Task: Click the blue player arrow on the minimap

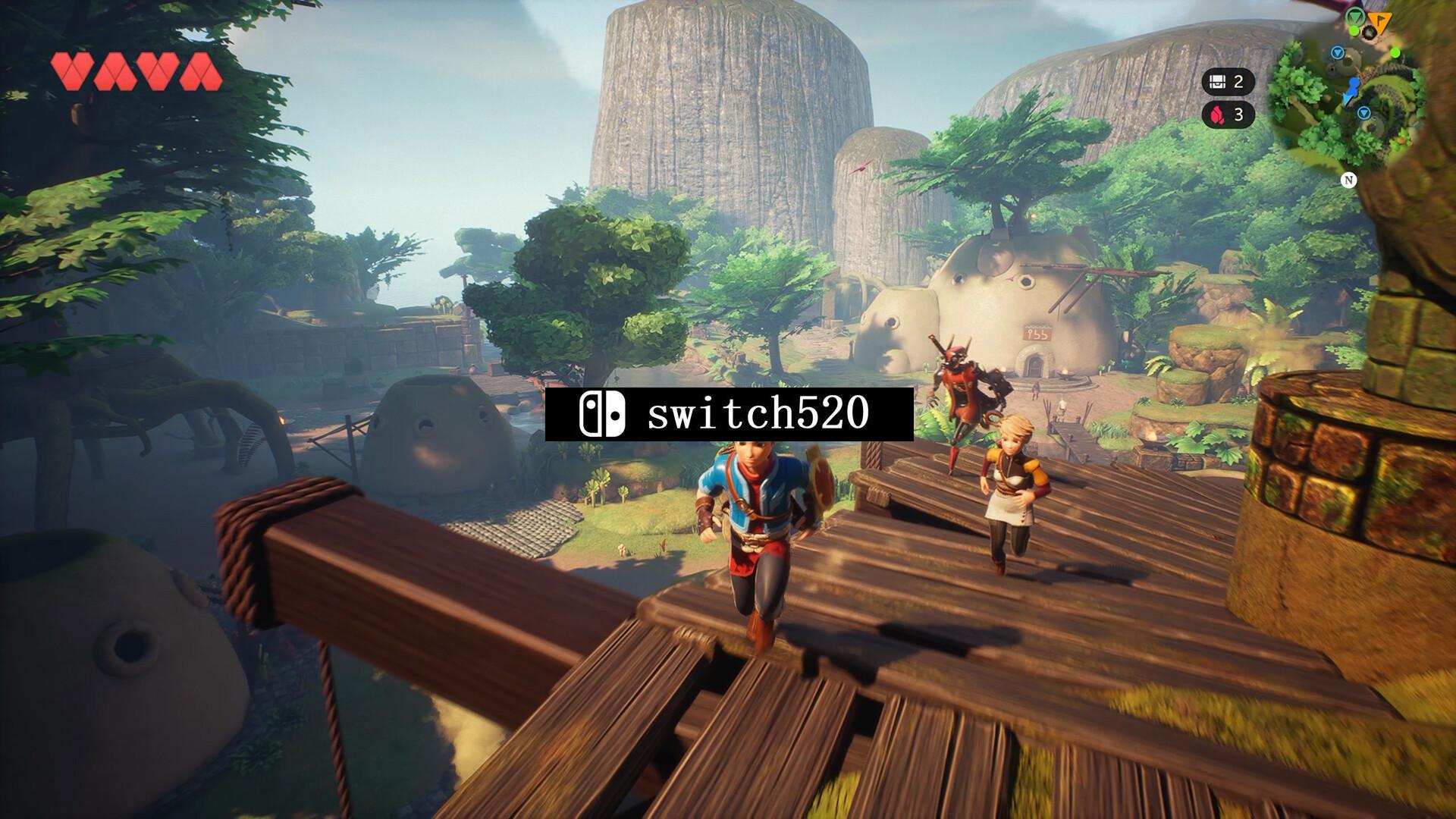Action: tap(1353, 89)
